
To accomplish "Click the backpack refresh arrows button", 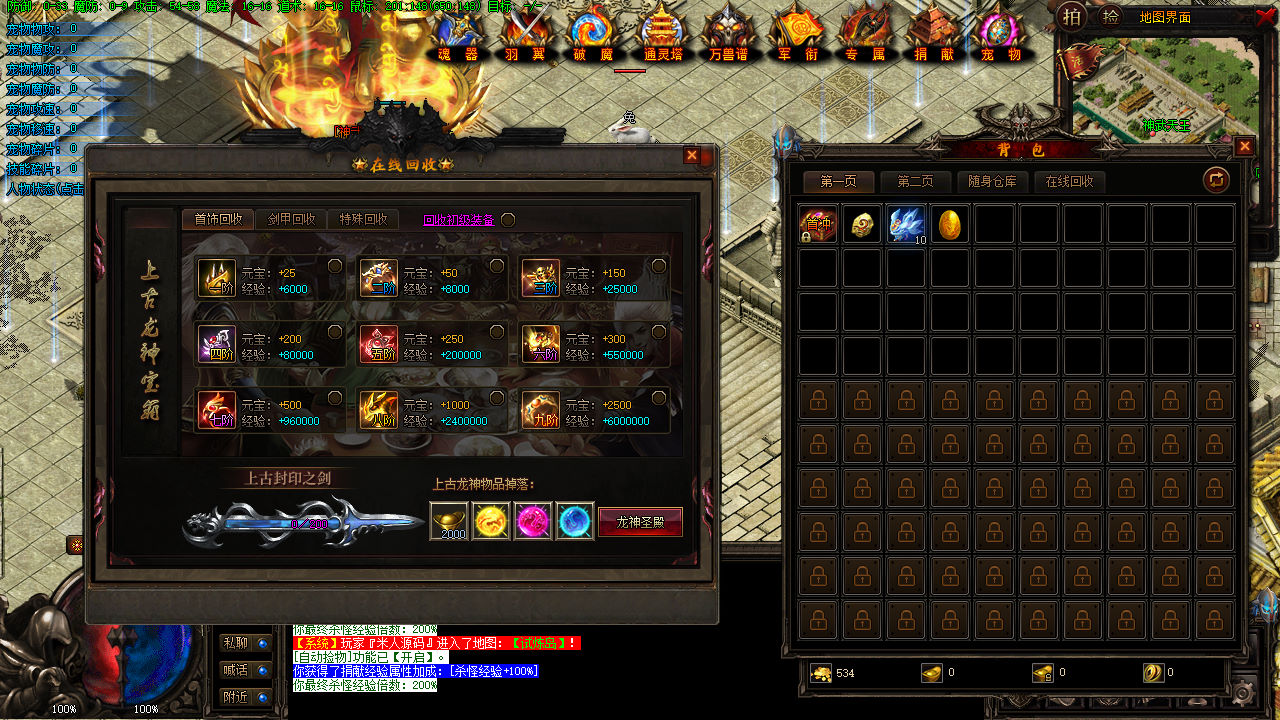I will (1216, 180).
